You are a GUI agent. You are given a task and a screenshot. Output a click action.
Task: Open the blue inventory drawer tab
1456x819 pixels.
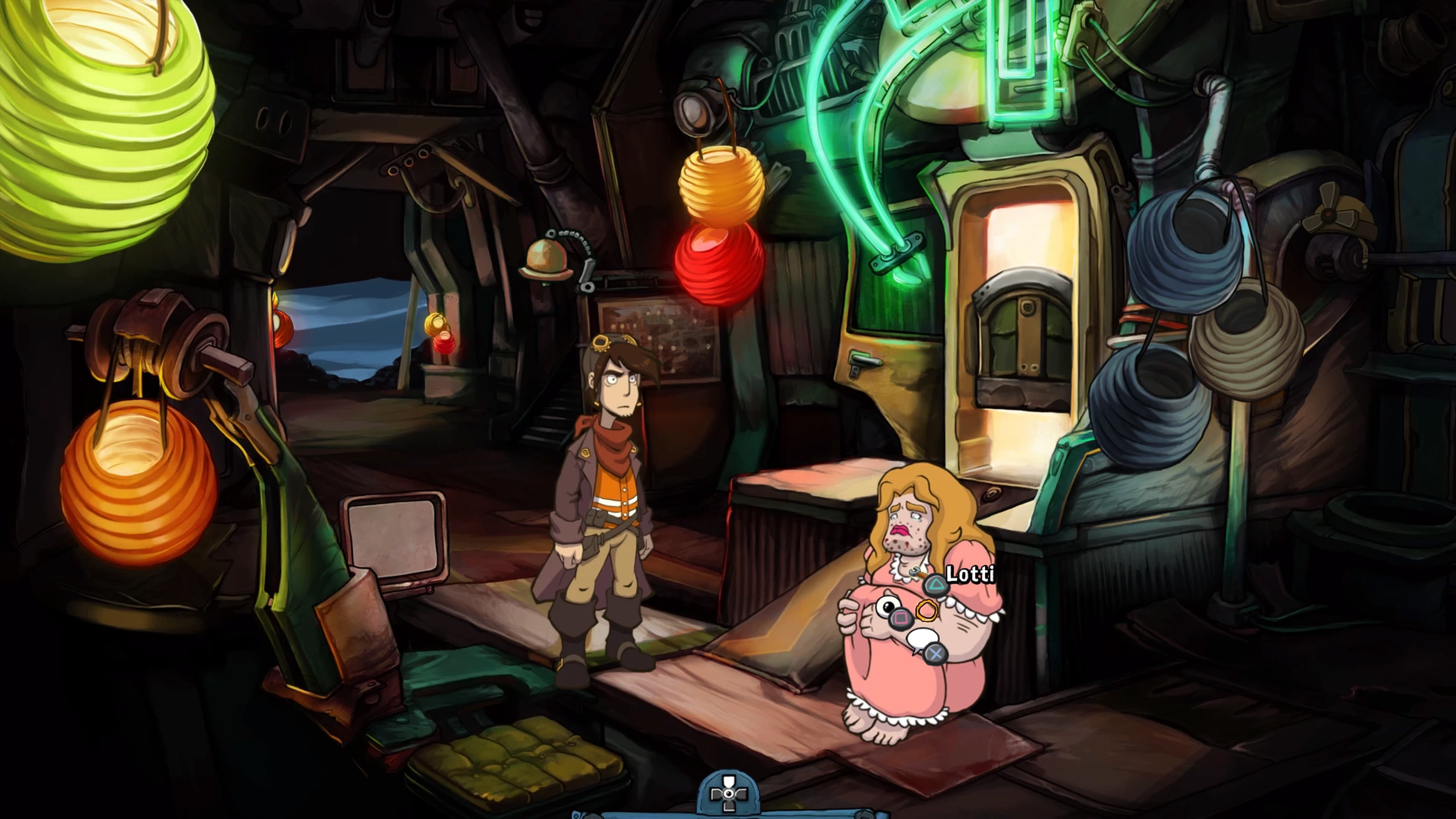(728, 794)
